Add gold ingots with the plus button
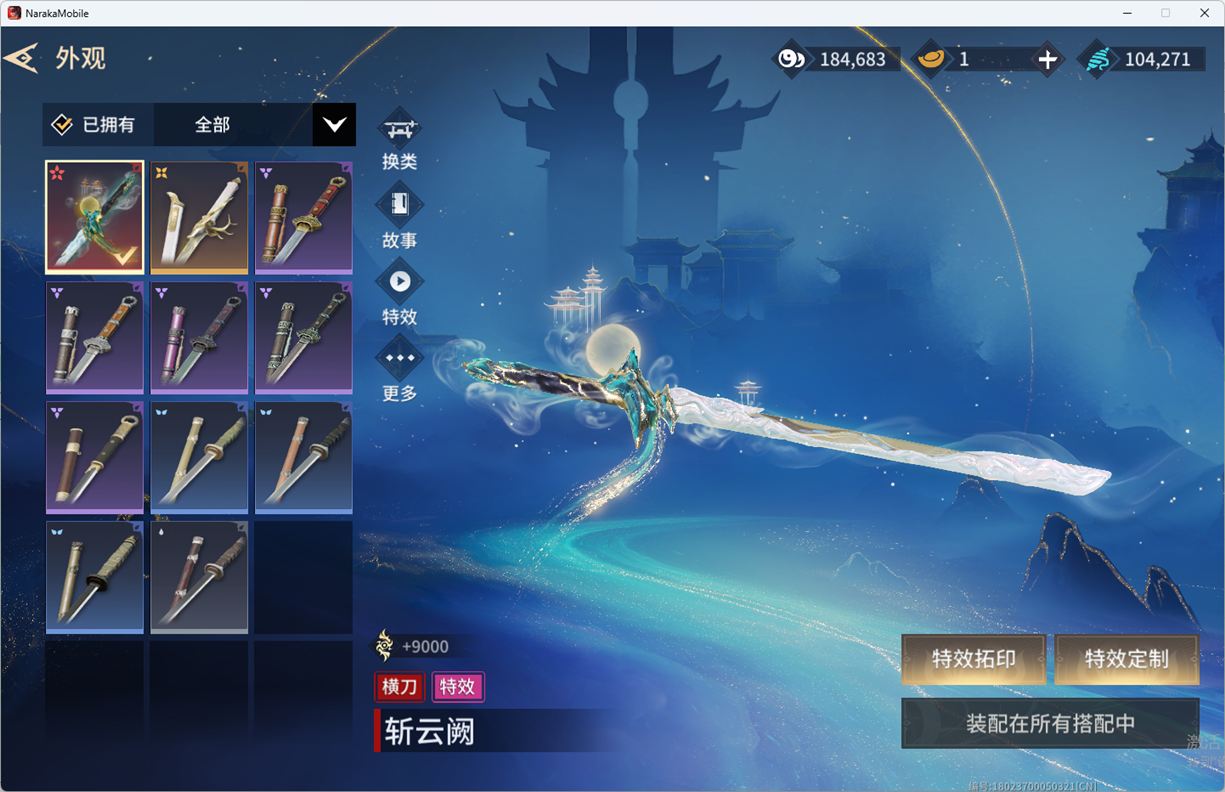The width and height of the screenshot is (1225, 792). click(1047, 60)
